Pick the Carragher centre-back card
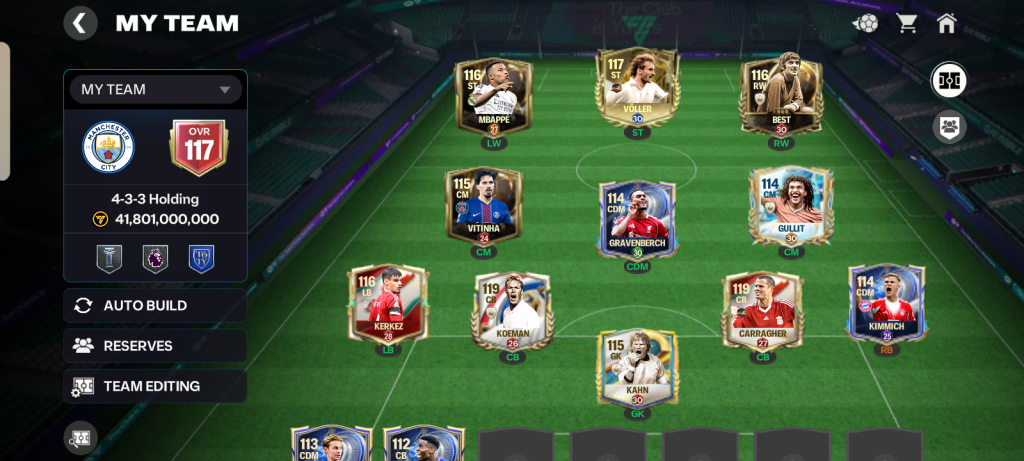1024x461 pixels. point(762,310)
